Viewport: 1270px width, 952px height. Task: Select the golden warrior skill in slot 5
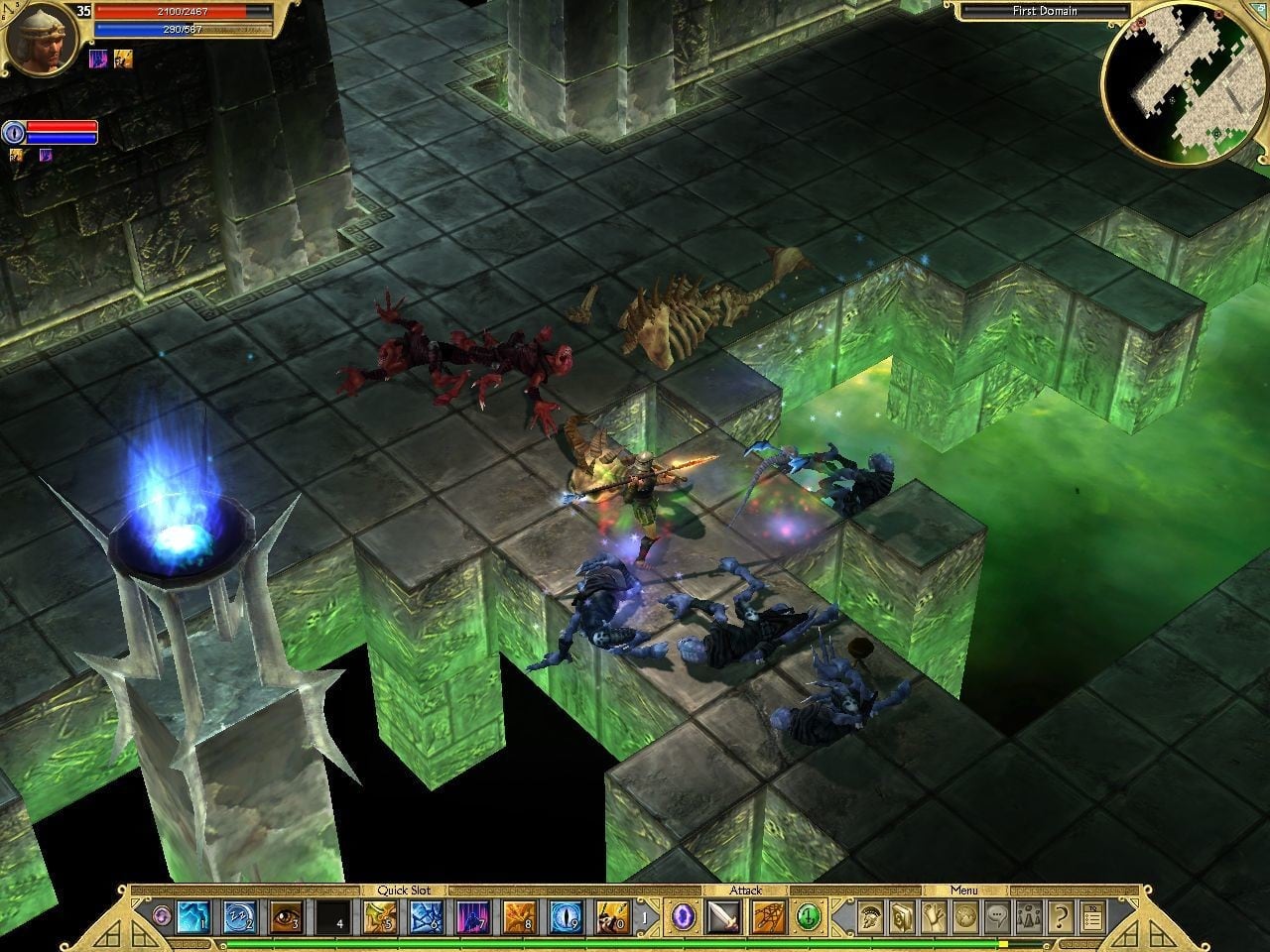[379, 917]
